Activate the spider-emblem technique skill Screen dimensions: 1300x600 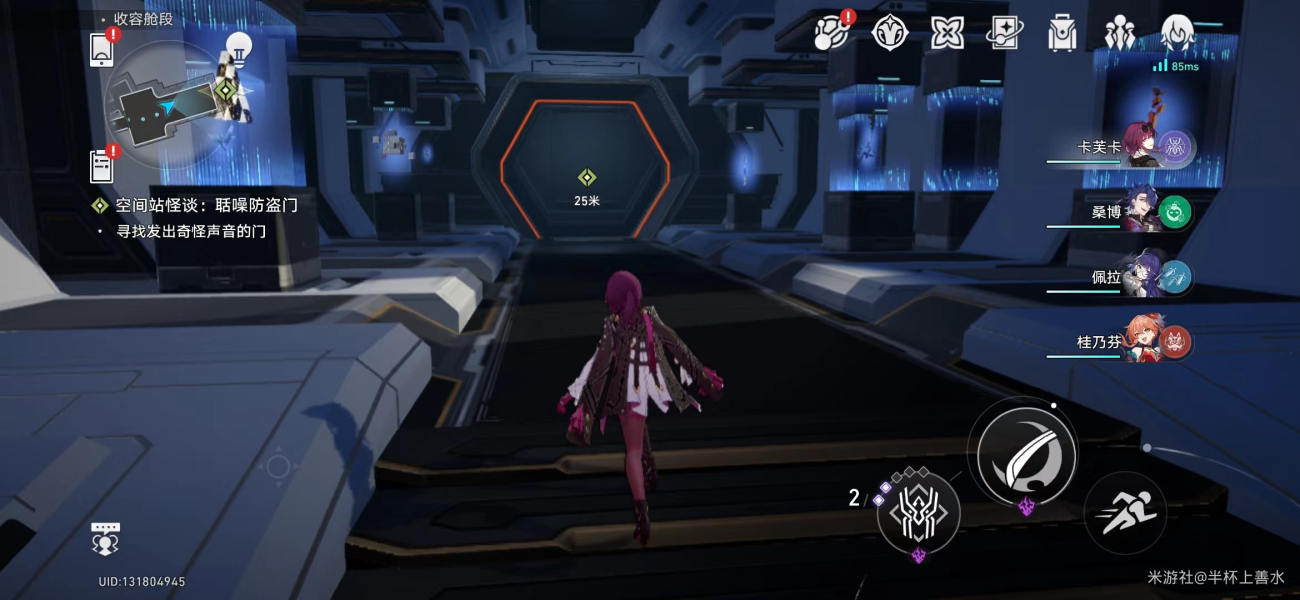coord(918,512)
